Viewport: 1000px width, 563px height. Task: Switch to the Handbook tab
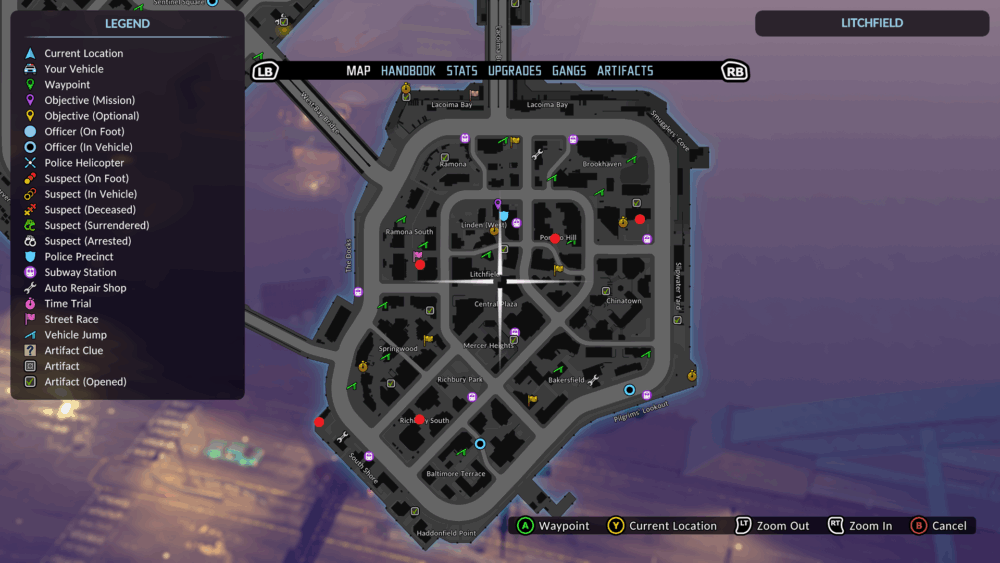408,71
